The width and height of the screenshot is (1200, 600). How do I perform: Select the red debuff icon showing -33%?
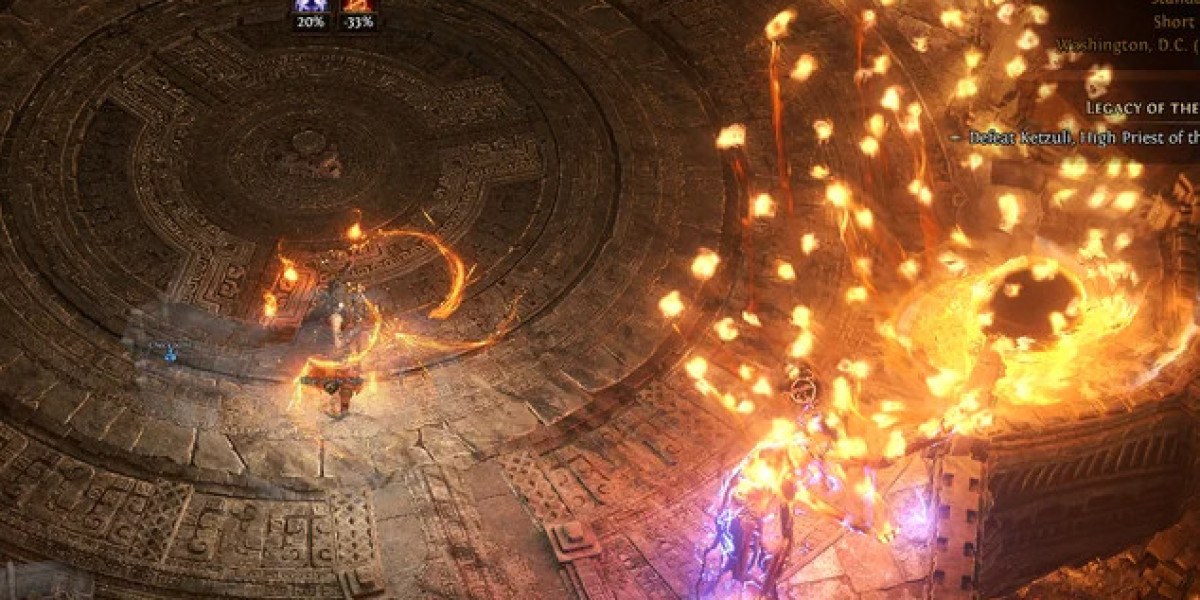pos(358,6)
